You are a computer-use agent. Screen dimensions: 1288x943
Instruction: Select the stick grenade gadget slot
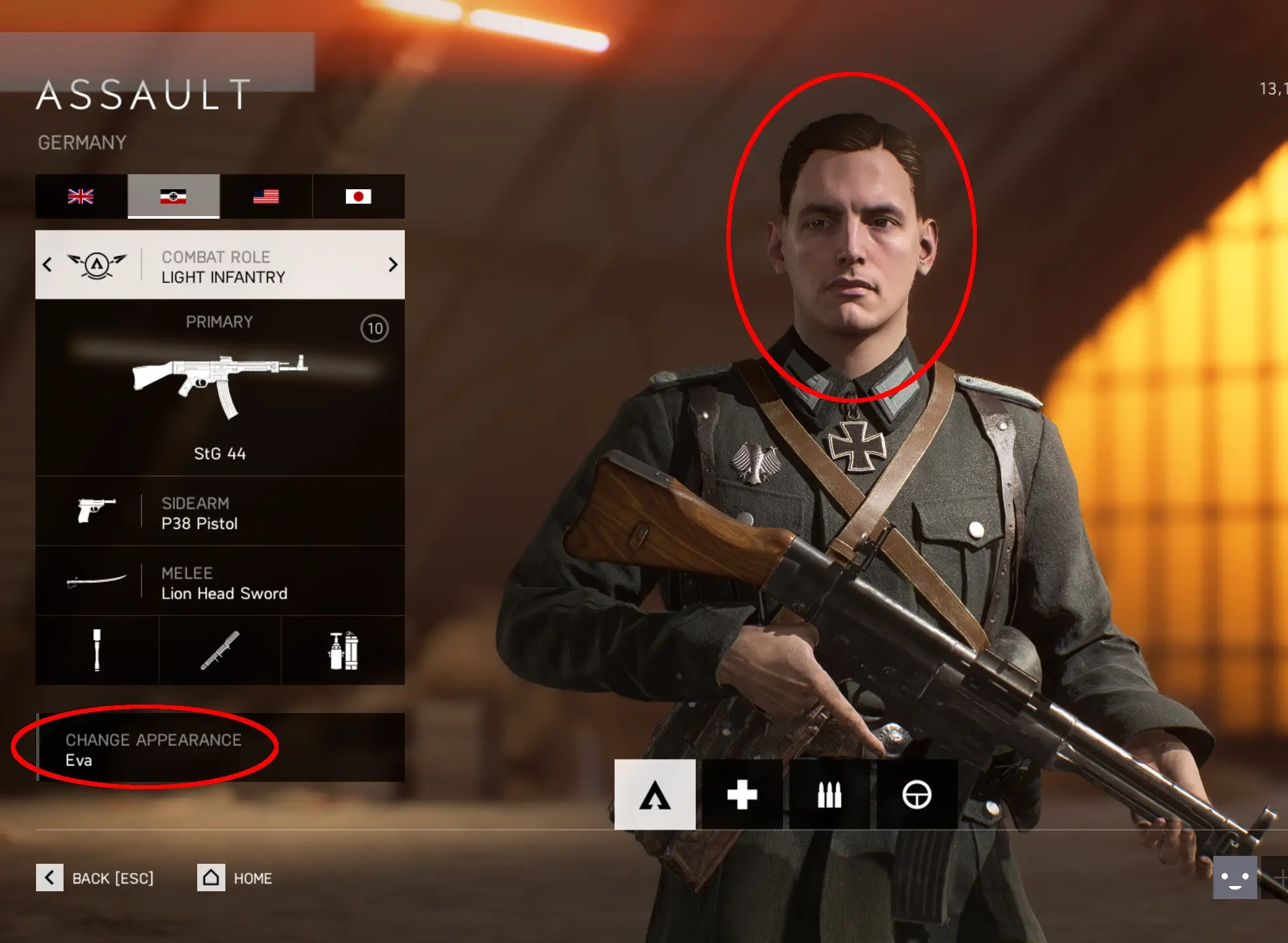tap(97, 650)
